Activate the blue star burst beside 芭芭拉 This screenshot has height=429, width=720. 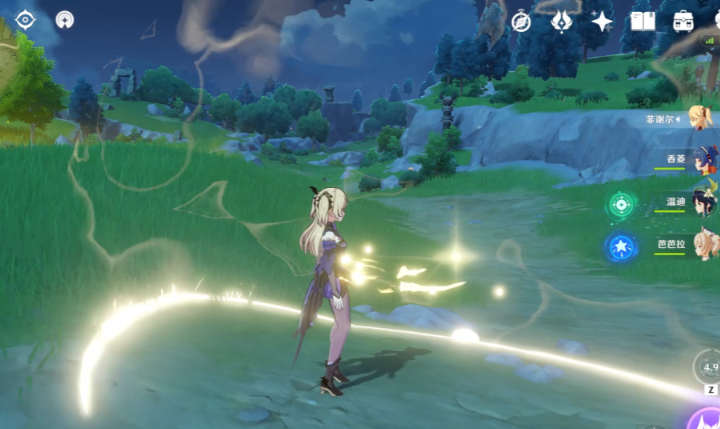point(621,246)
